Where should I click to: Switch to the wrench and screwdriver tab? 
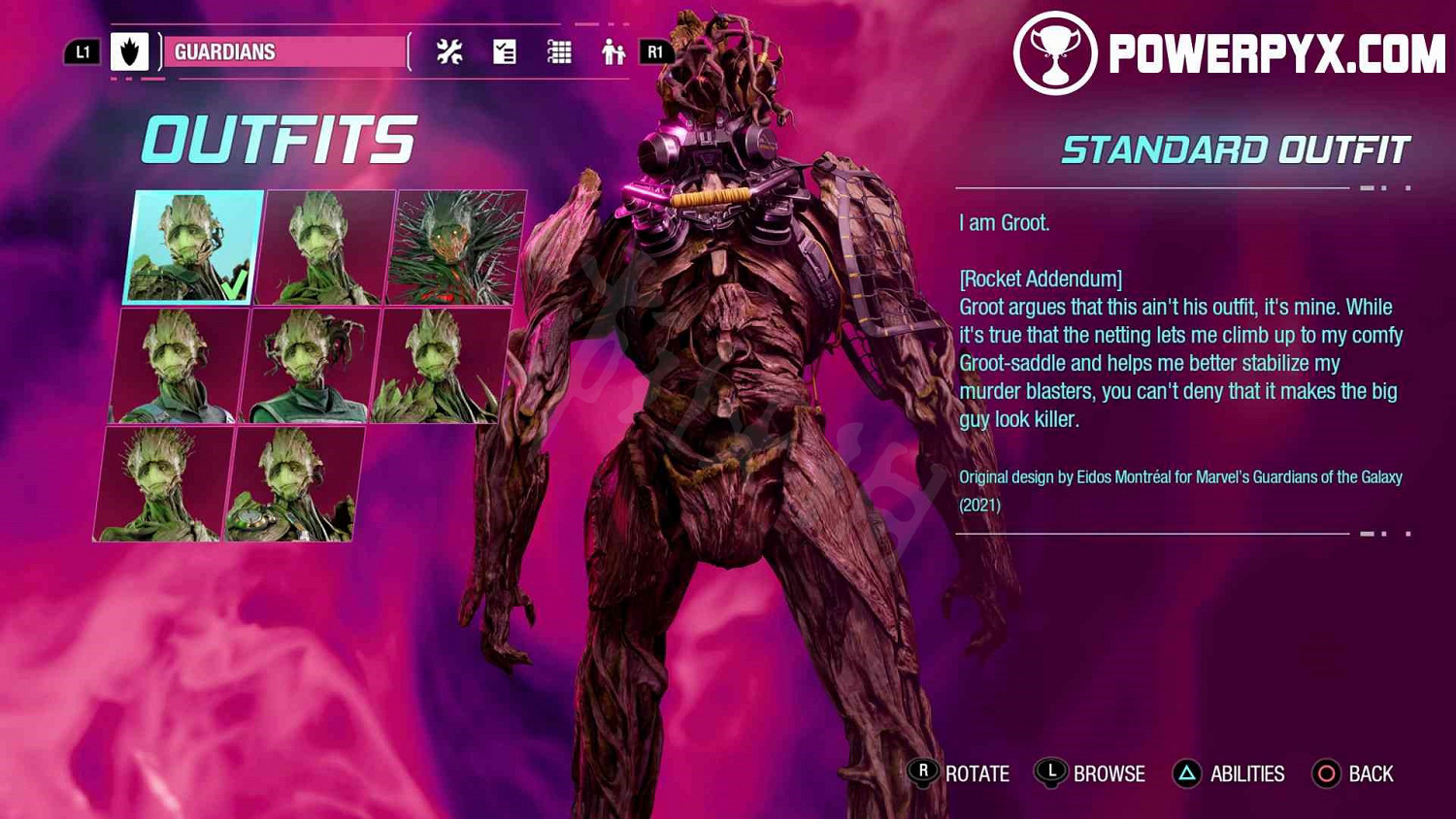pos(449,51)
